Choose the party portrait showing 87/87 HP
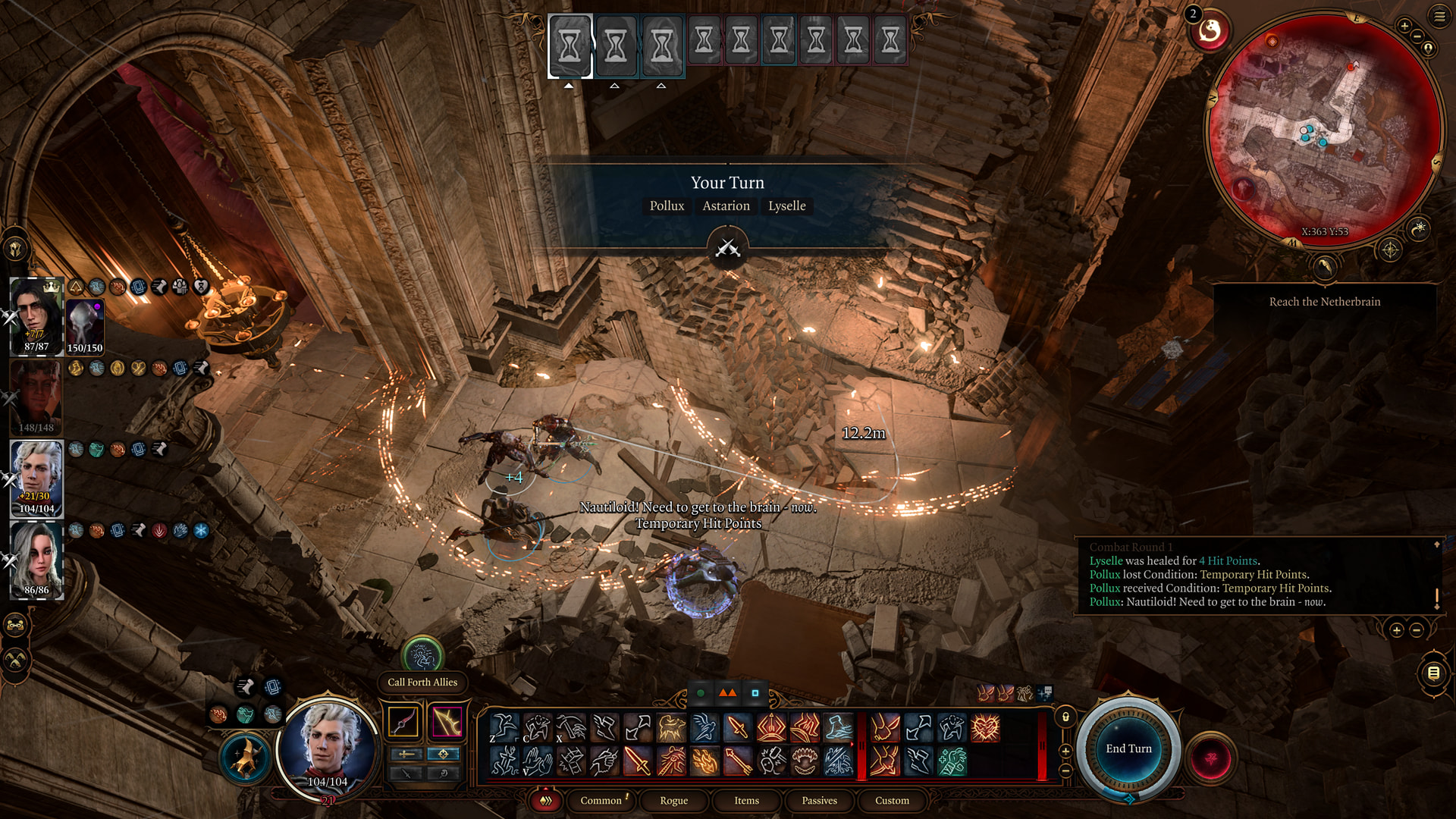Screen dimensions: 1456x819 coord(36,316)
